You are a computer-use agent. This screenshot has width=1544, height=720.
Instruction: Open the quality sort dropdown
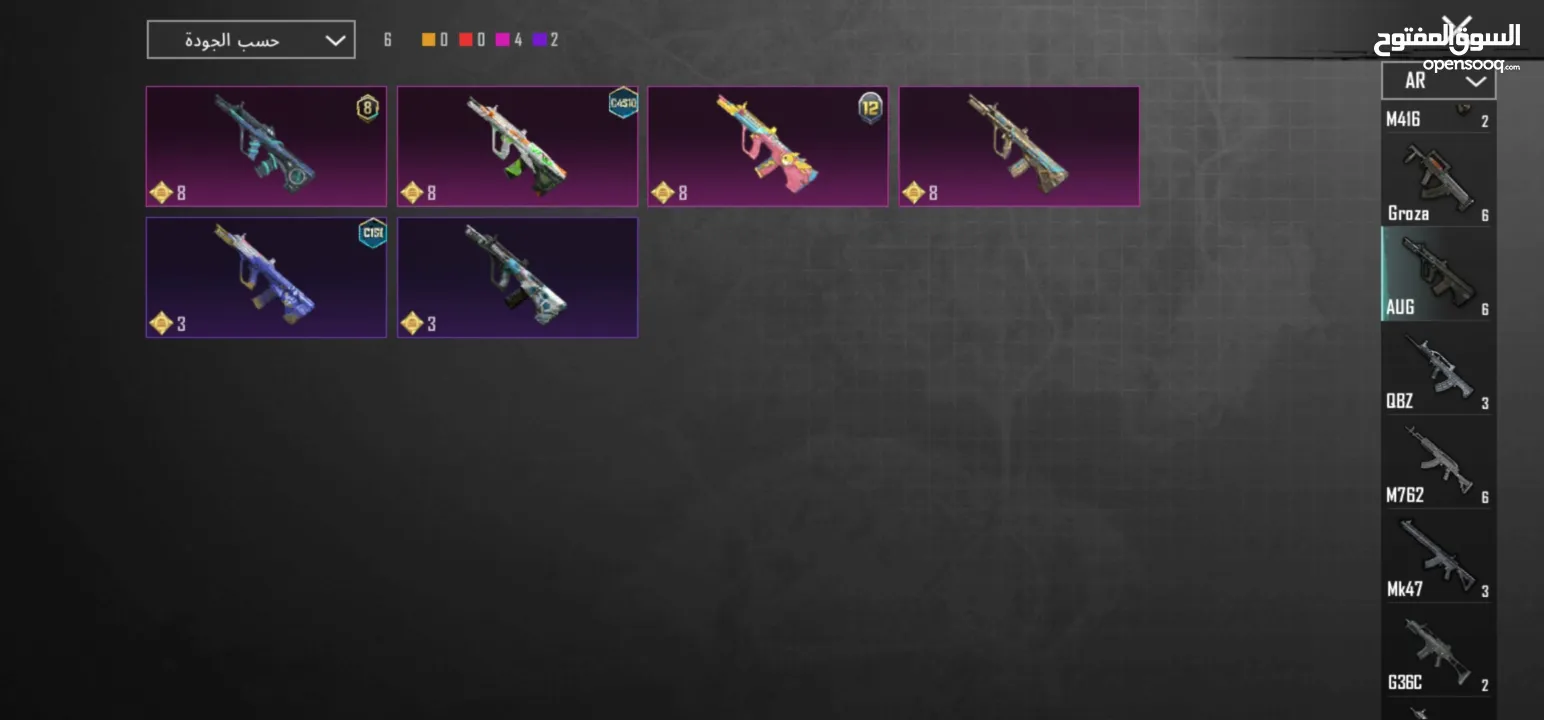[x=250, y=40]
